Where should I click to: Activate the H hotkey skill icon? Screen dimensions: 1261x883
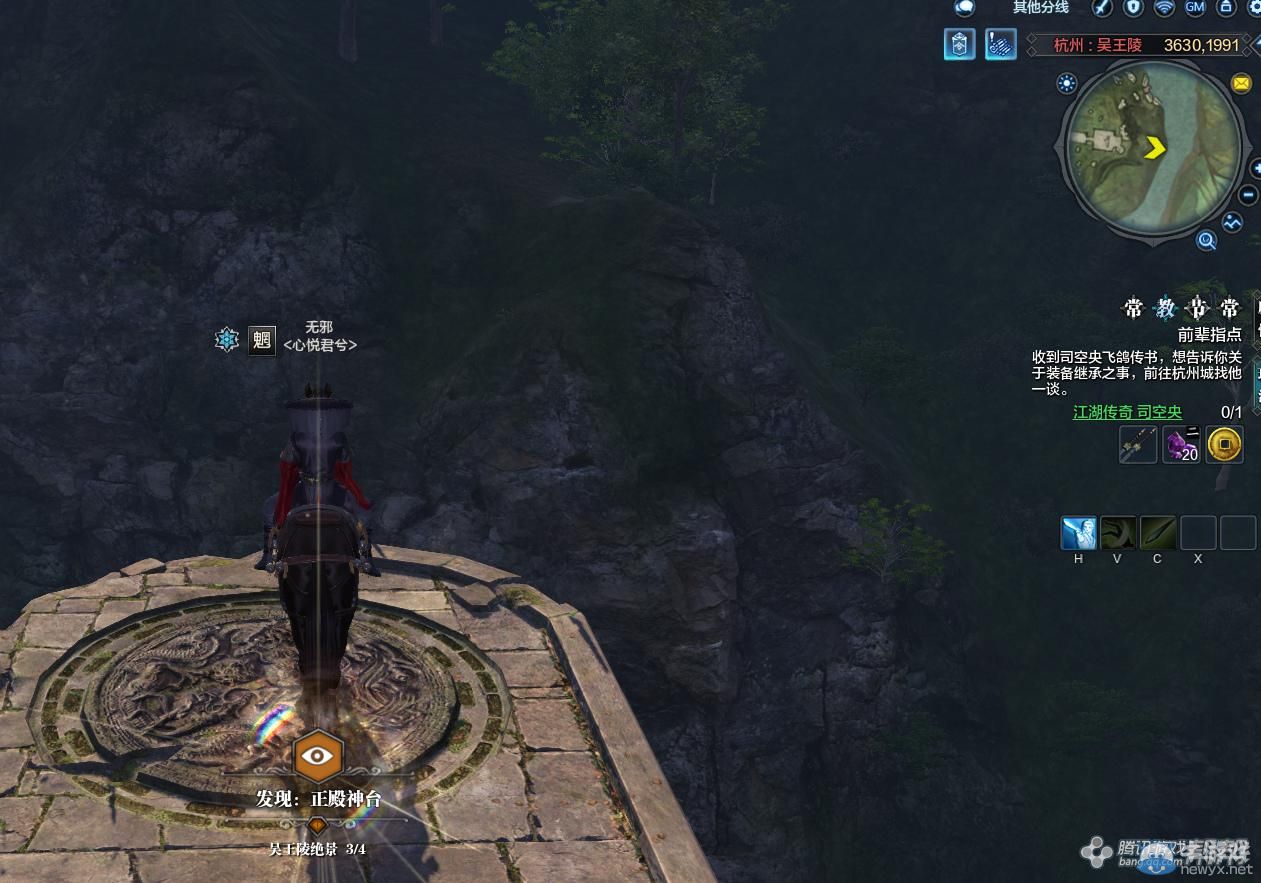1078,533
